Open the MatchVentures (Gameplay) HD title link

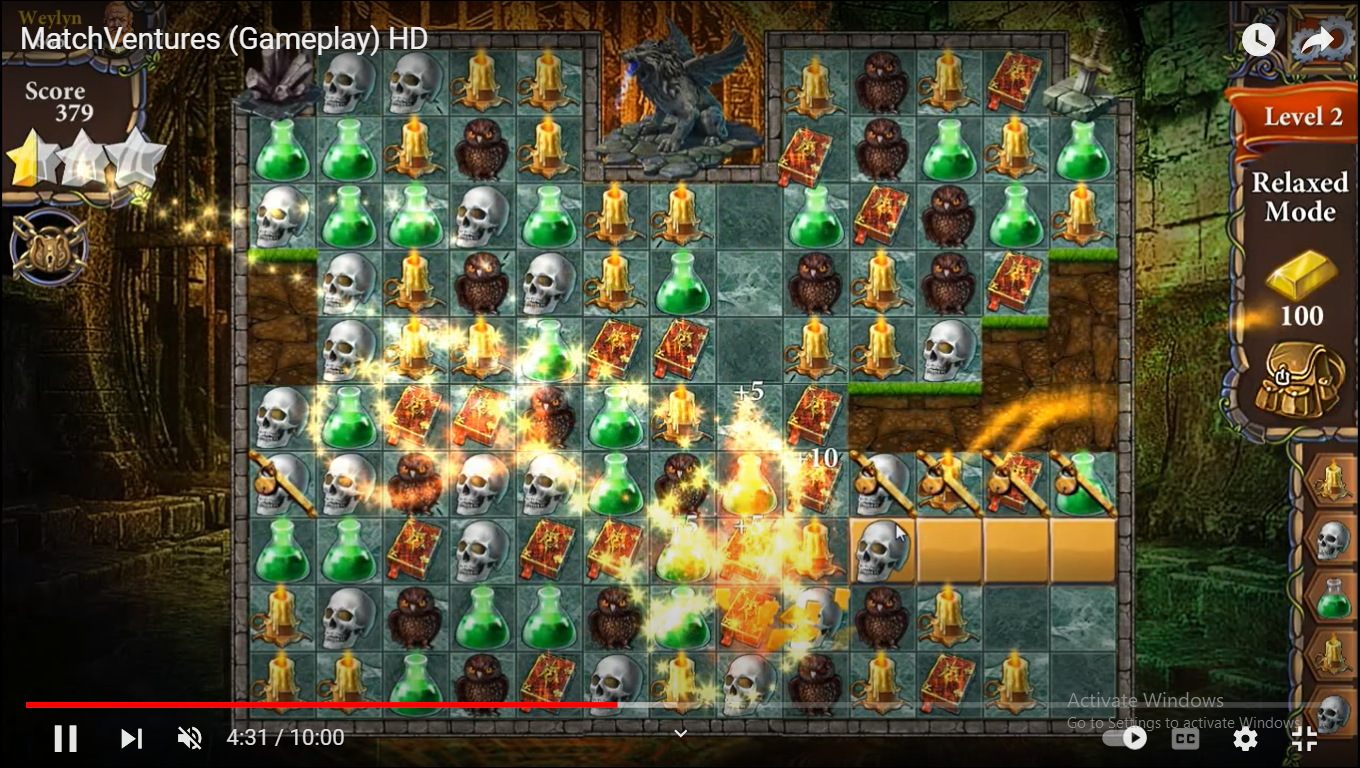pos(222,40)
